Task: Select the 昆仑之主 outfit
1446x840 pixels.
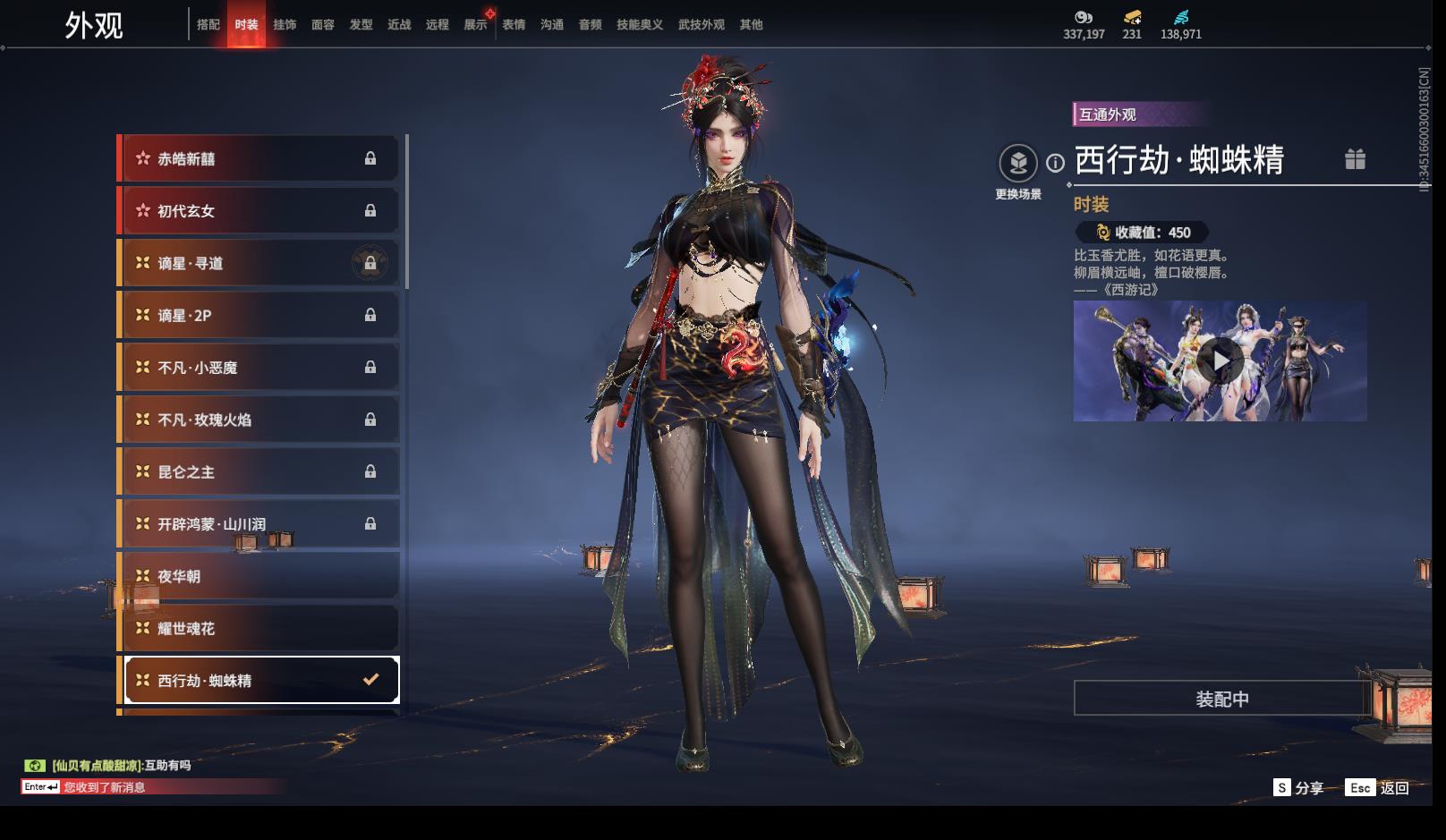Action: (x=259, y=472)
